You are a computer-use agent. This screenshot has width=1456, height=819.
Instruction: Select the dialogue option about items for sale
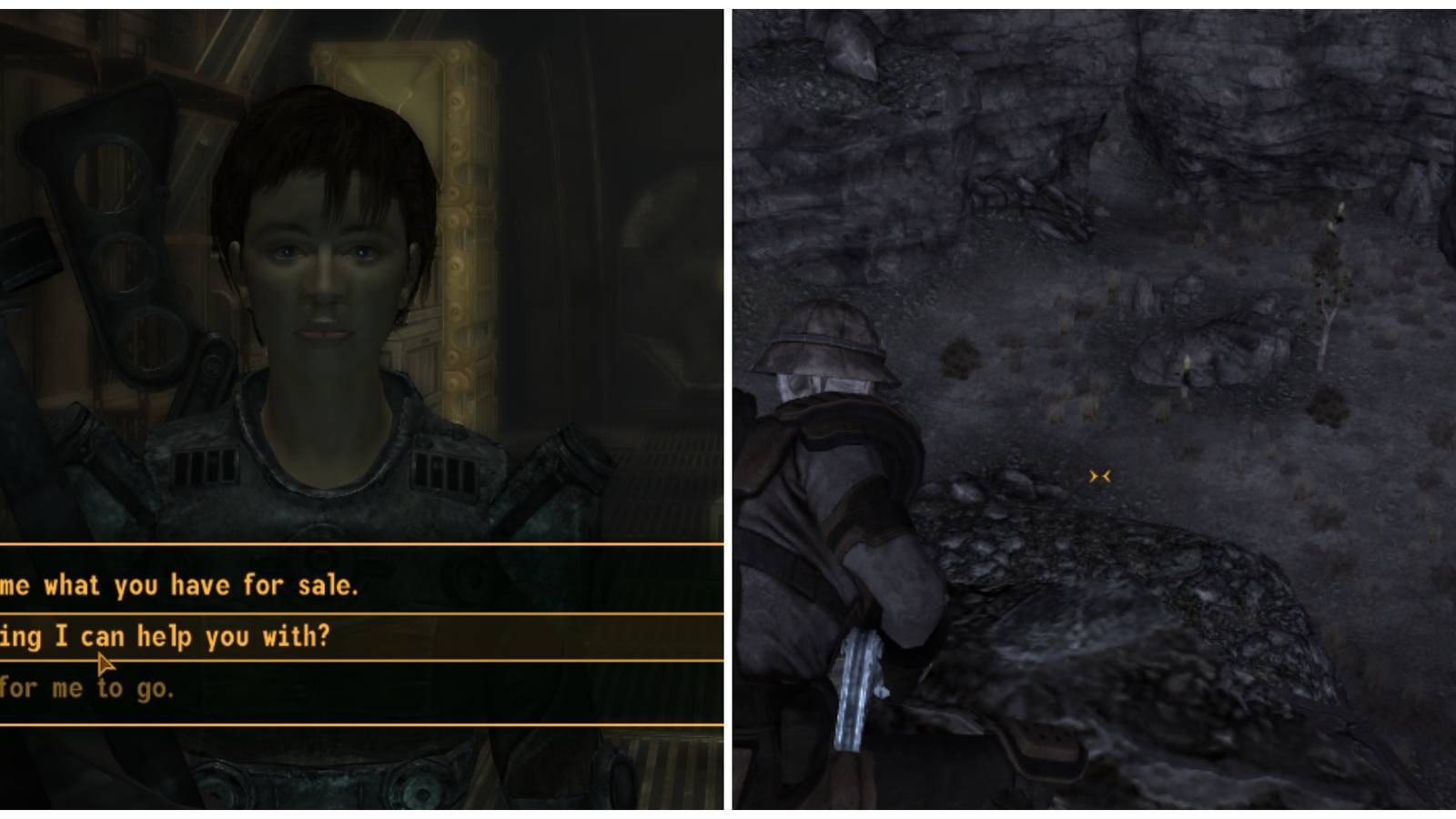pyautogui.click(x=182, y=585)
